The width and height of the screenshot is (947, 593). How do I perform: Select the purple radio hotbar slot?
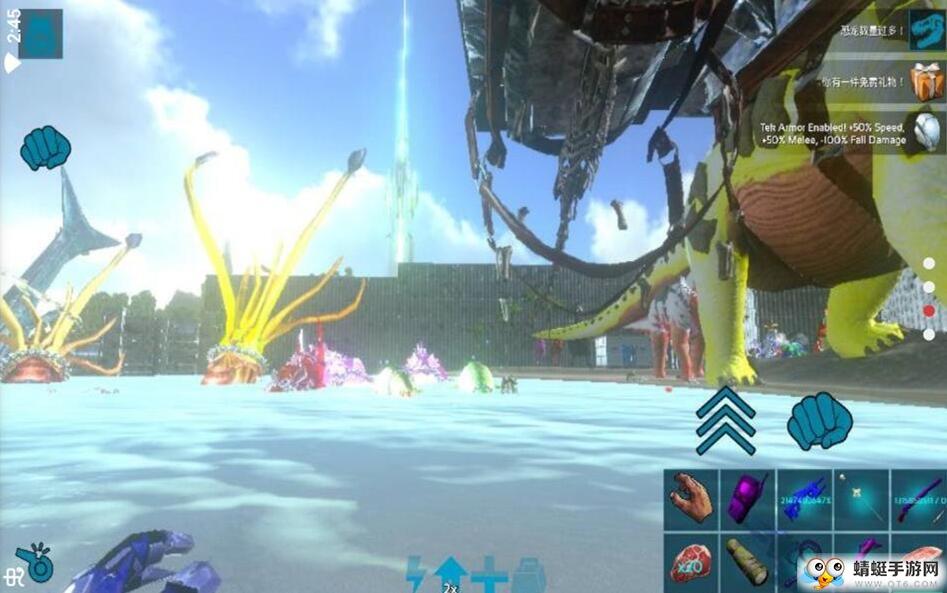(x=748, y=498)
